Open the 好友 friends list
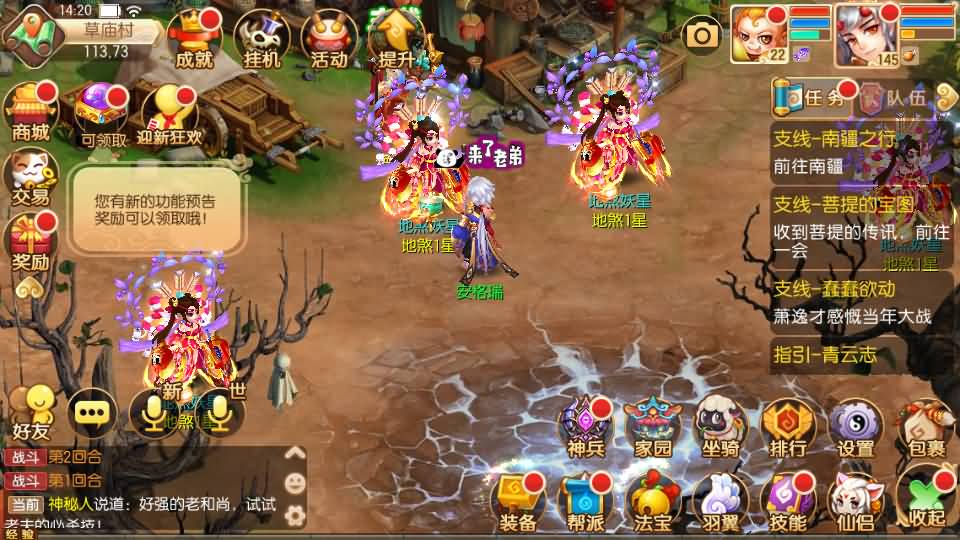The height and width of the screenshot is (540, 960). coord(30,412)
